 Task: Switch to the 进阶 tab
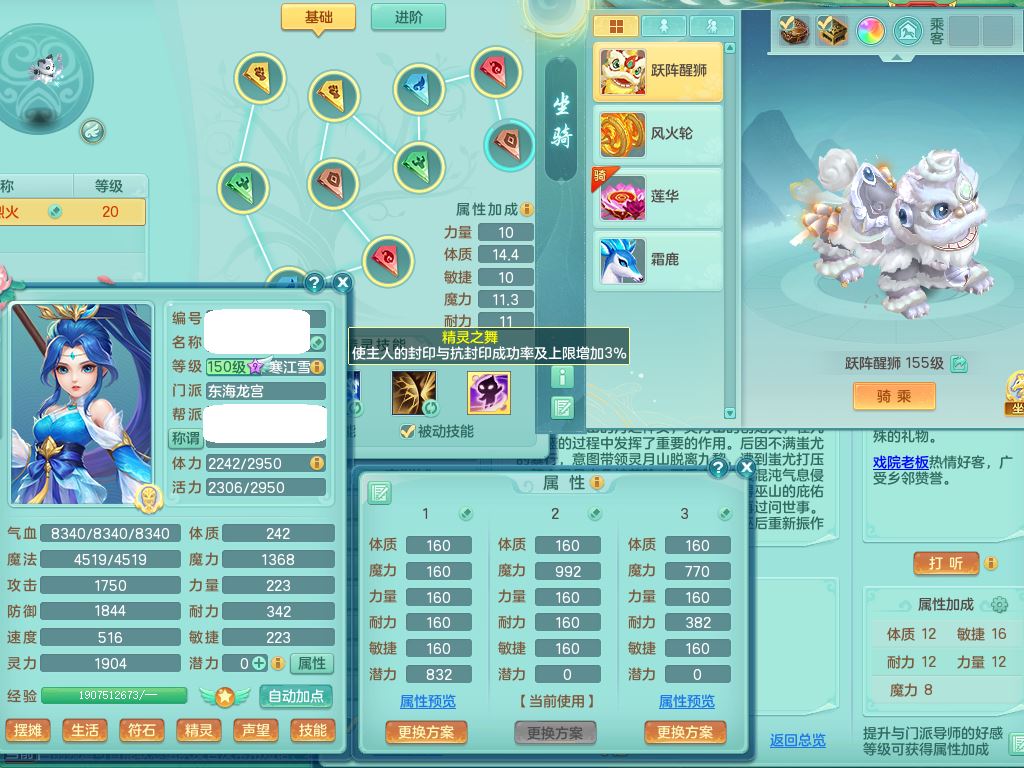[x=408, y=17]
